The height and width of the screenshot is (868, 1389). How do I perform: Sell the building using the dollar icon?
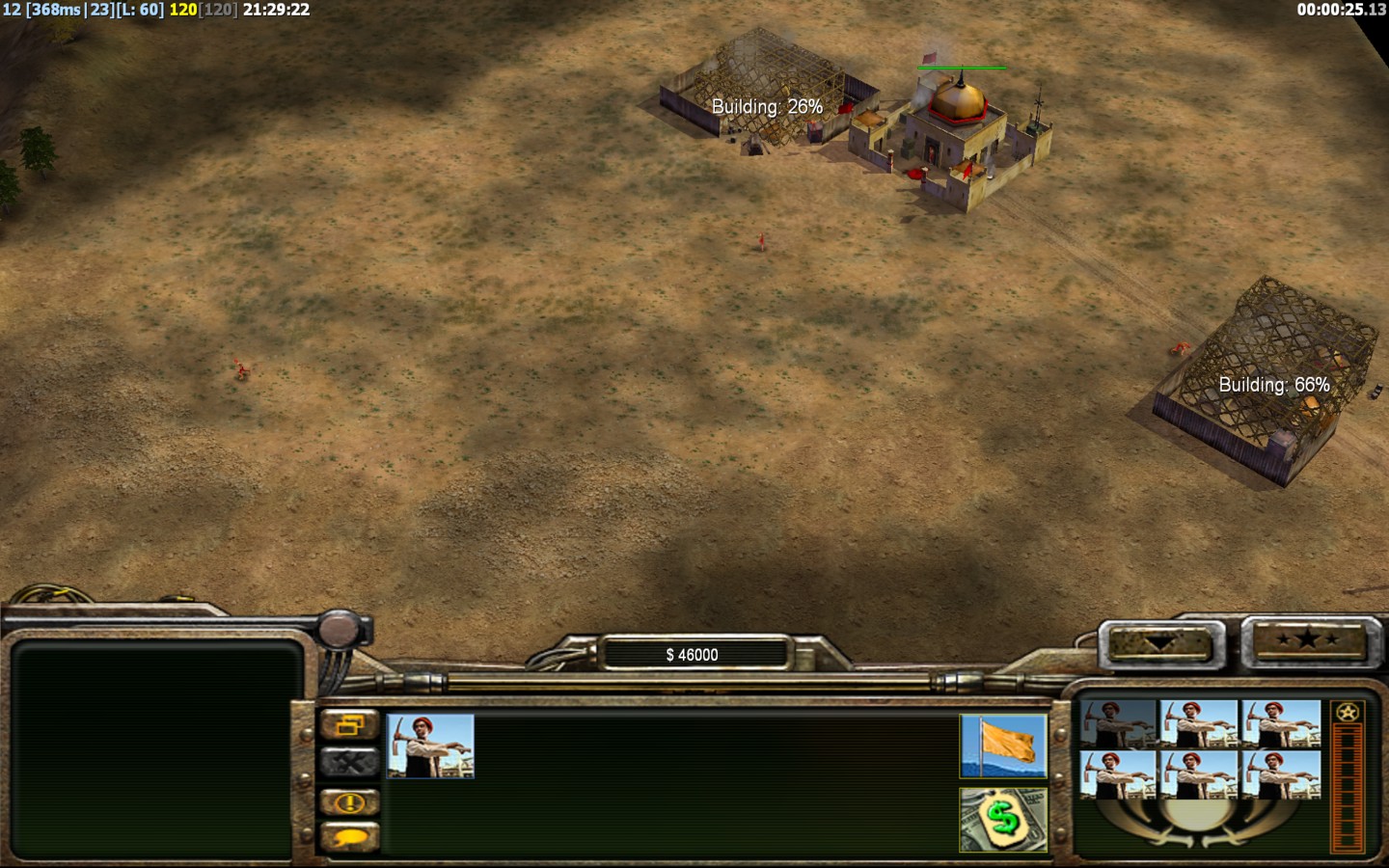point(1003,820)
